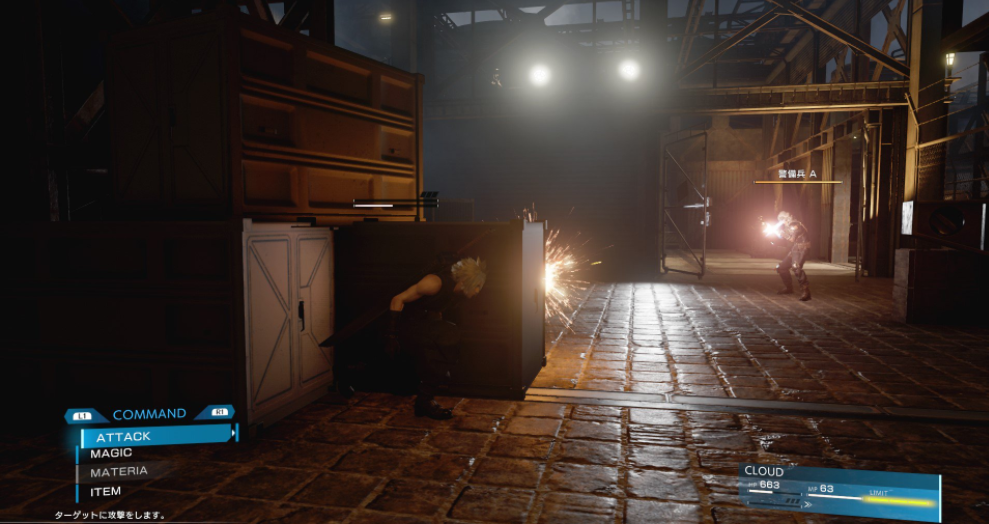Open the MATERIA command entry
The height and width of the screenshot is (524, 989).
click(119, 471)
